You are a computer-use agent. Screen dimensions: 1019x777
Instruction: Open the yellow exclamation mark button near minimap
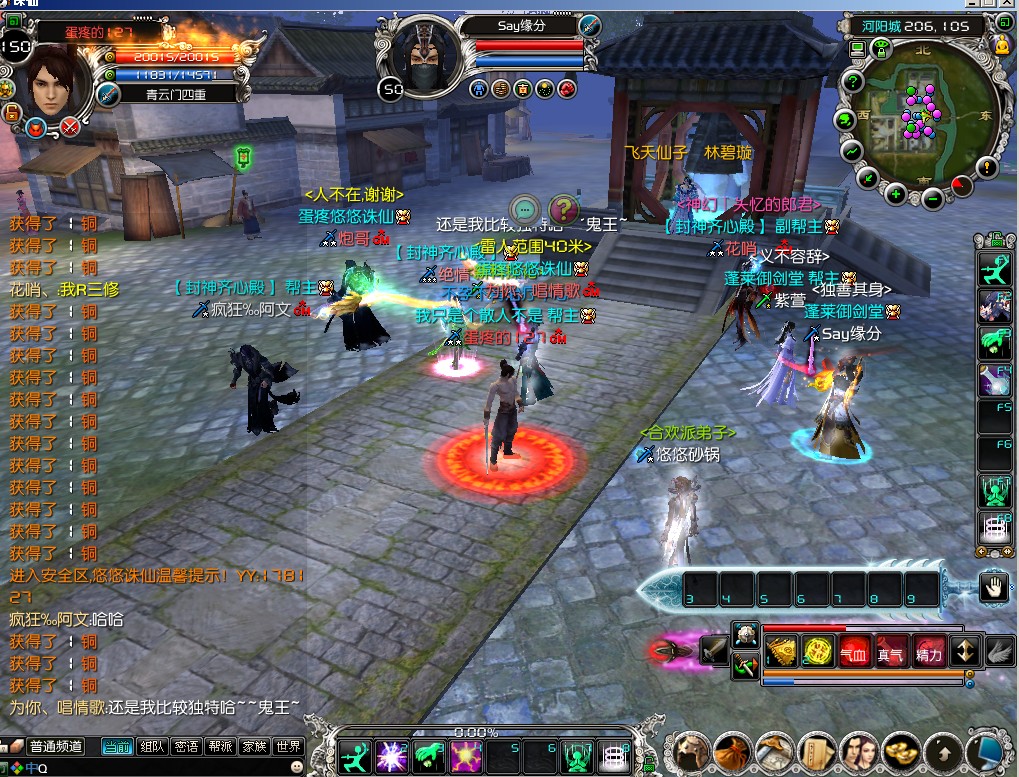click(987, 167)
